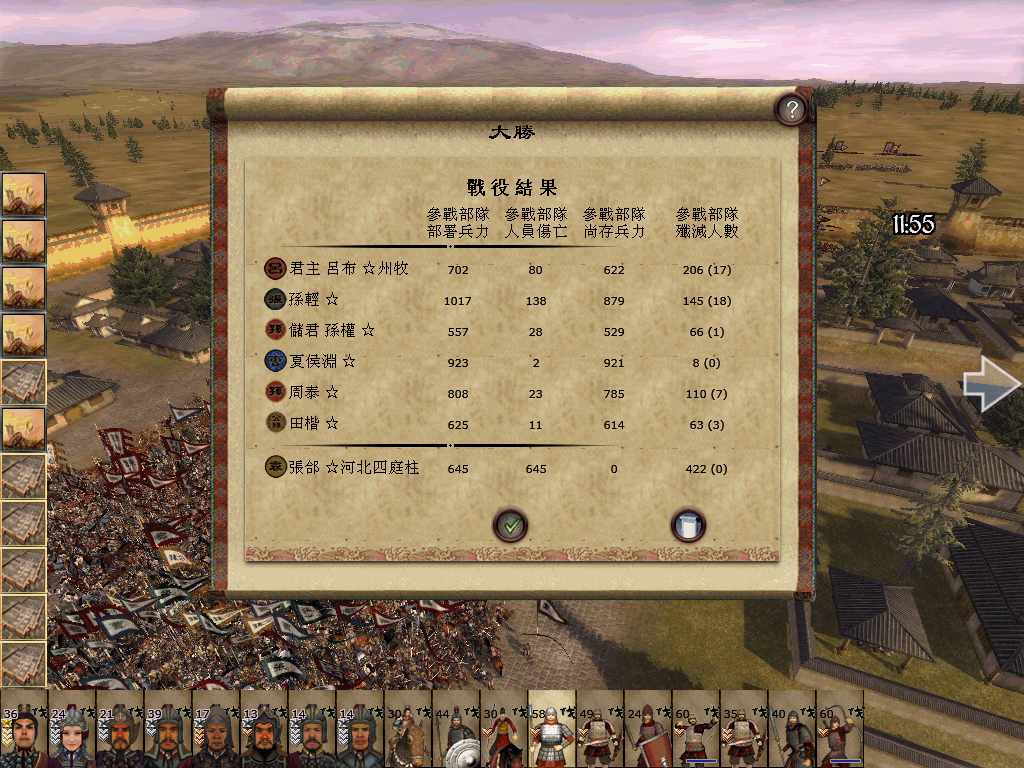This screenshot has width=1024, height=768.
Task: Click the large arrow at the right screen edge
Action: 992,387
